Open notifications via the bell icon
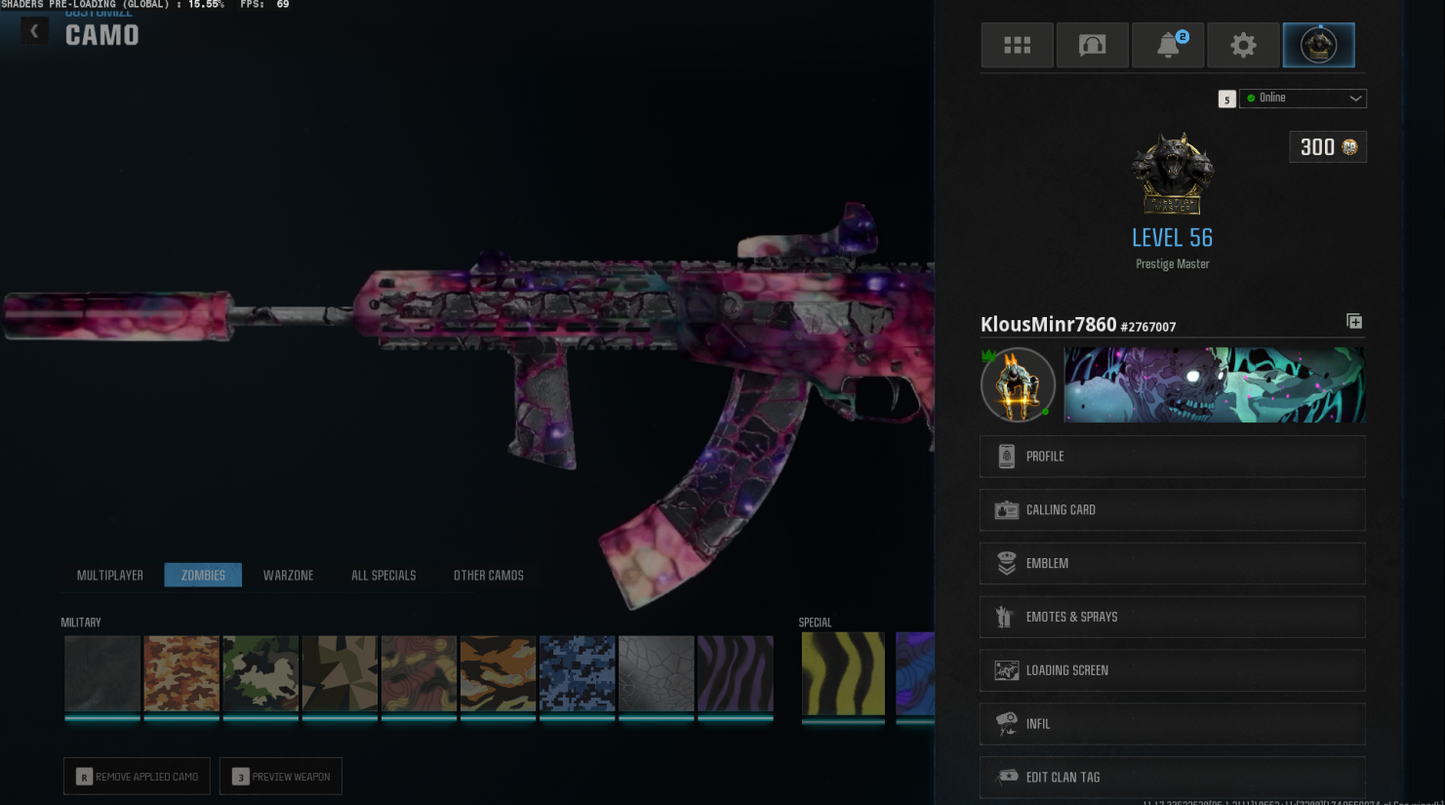This screenshot has width=1445, height=805. tap(1167, 44)
